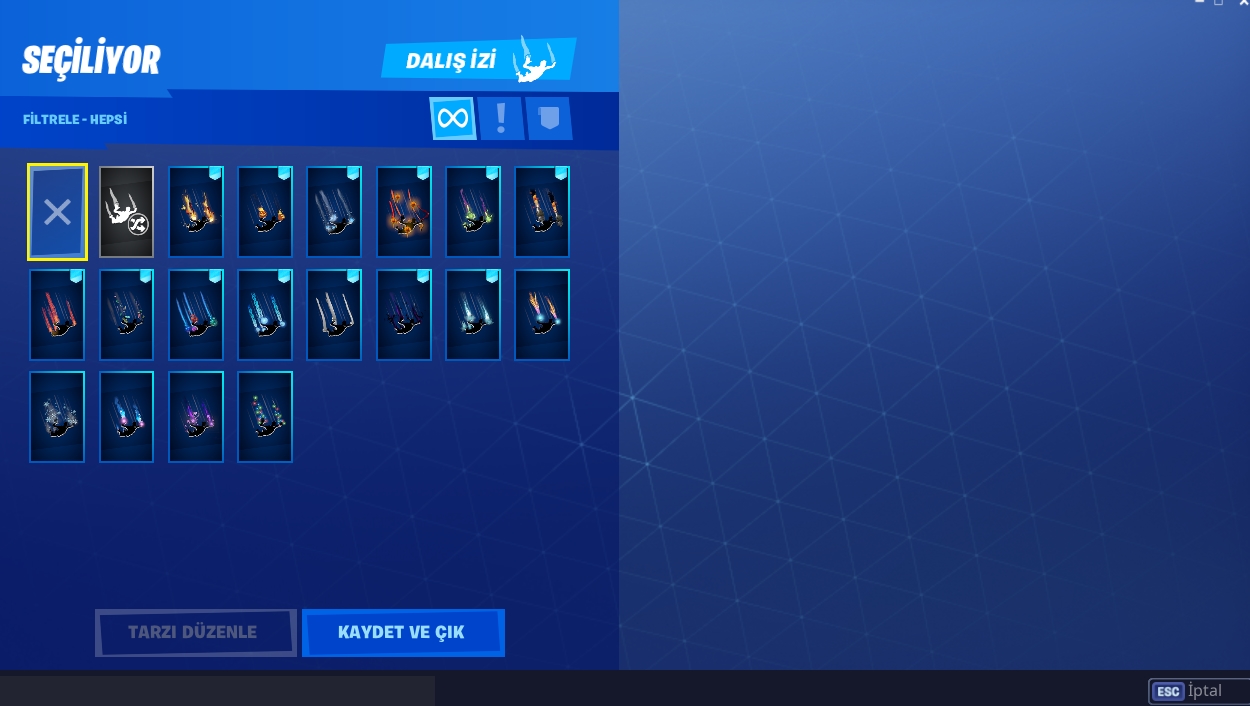Viewport: 1250px width, 706px height.
Task: Show all items with infinity filter
Action: [x=452, y=119]
